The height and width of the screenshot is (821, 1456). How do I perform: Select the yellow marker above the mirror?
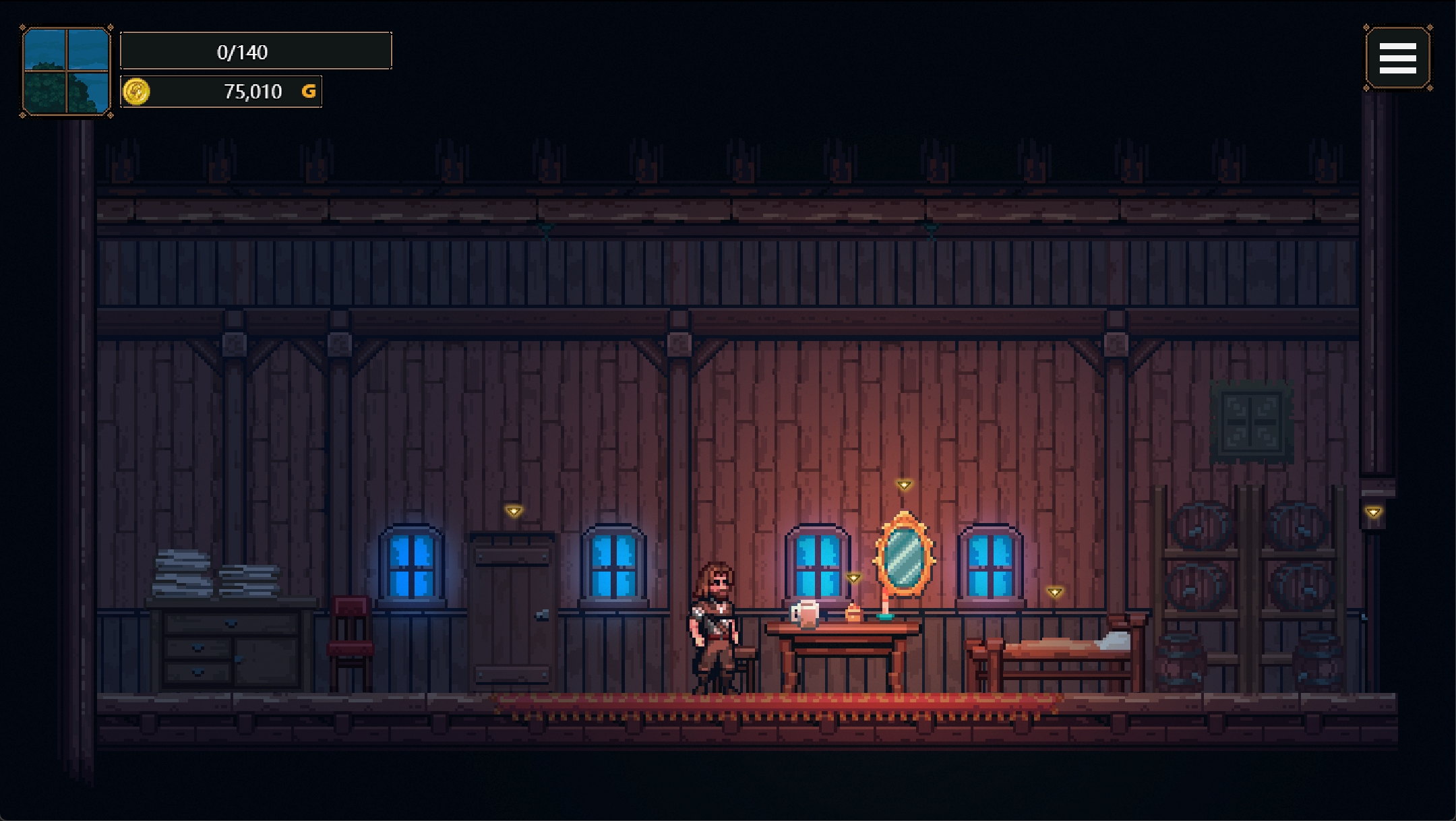click(x=904, y=485)
